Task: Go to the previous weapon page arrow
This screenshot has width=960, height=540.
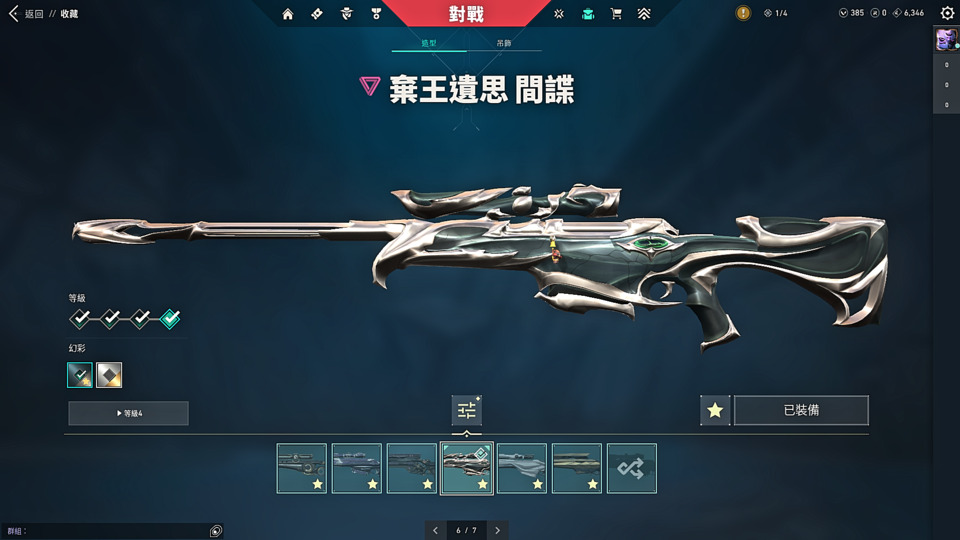Action: (x=435, y=530)
